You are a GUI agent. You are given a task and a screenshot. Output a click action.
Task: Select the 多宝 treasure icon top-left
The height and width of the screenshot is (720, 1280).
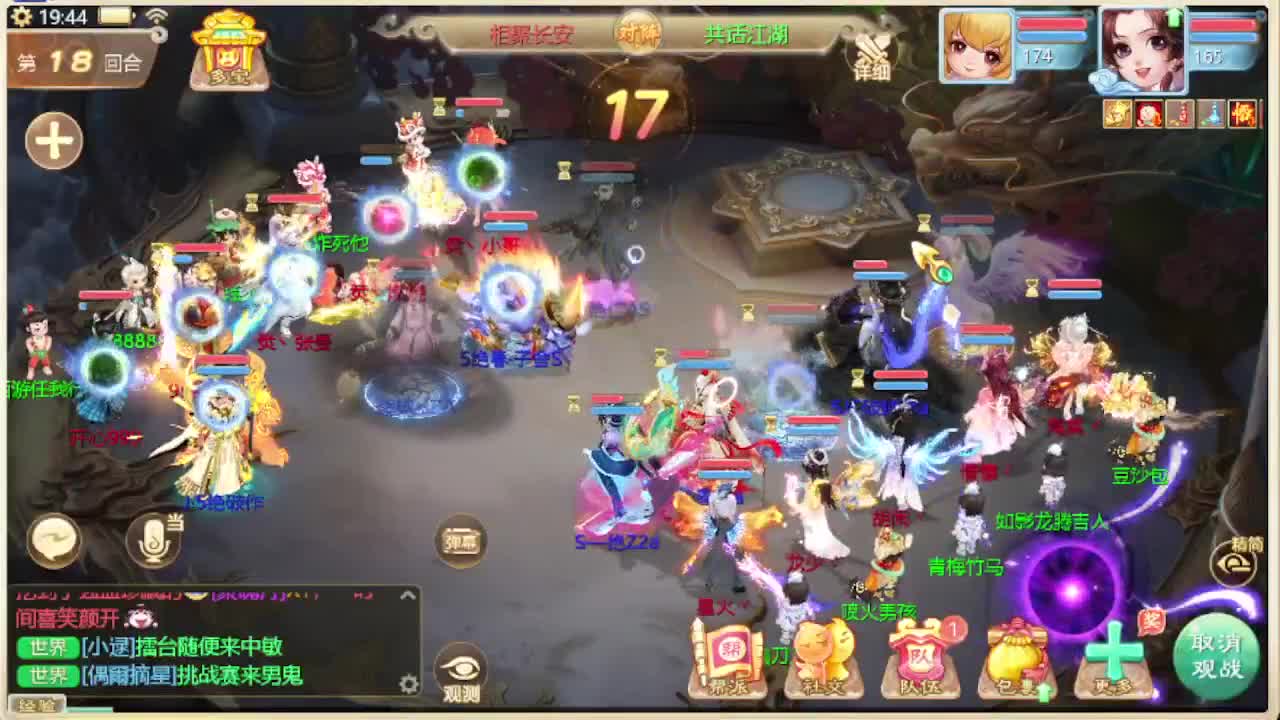coord(227,50)
